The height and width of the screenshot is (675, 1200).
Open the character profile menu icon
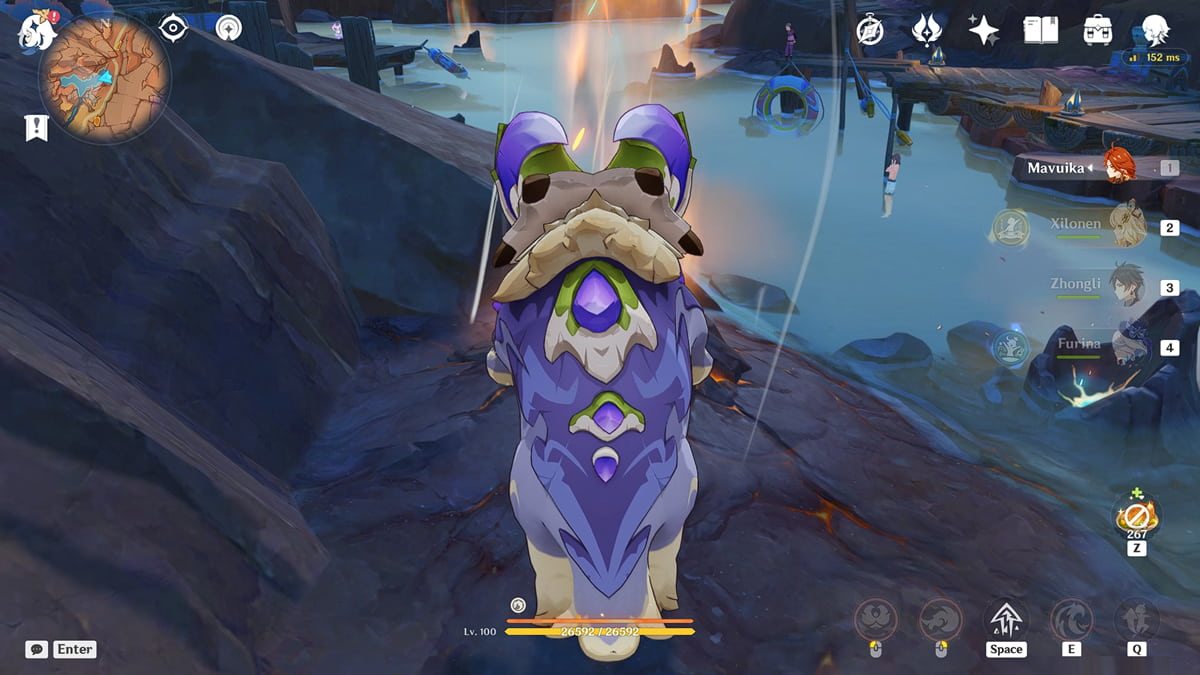1156,30
